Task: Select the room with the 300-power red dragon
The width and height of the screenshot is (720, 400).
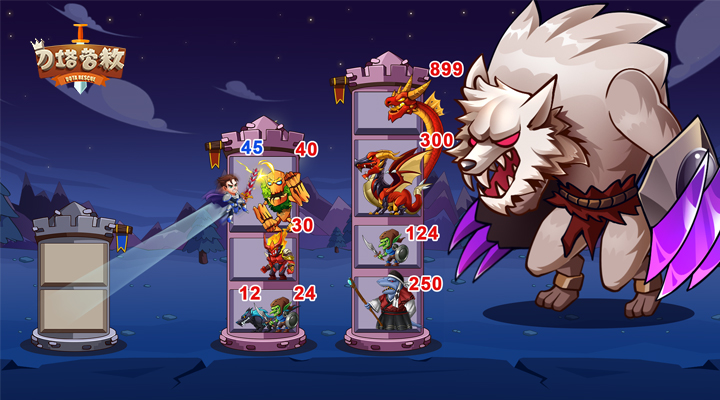Action: 387,180
